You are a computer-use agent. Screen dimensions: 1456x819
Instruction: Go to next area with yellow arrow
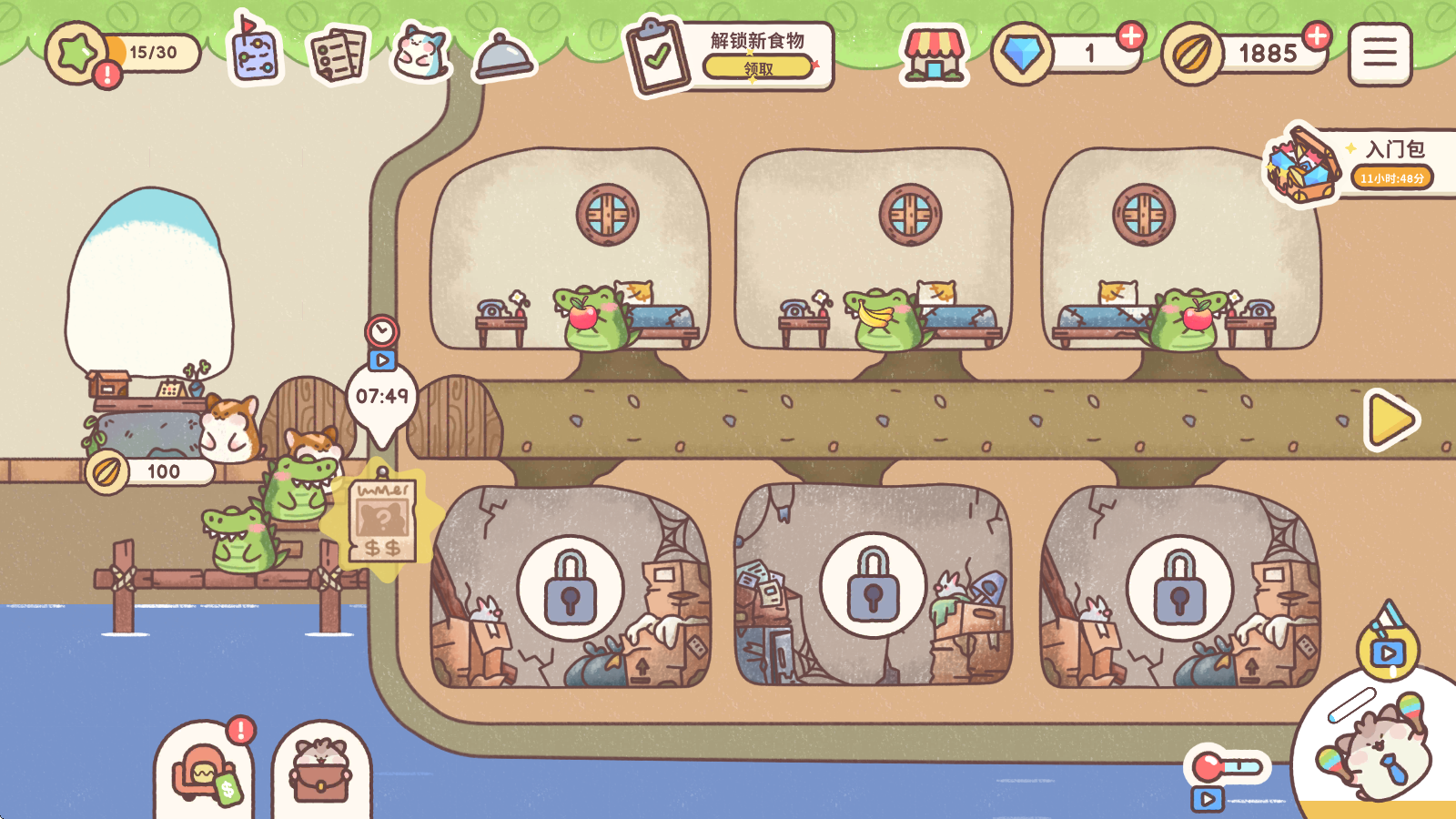click(1391, 420)
